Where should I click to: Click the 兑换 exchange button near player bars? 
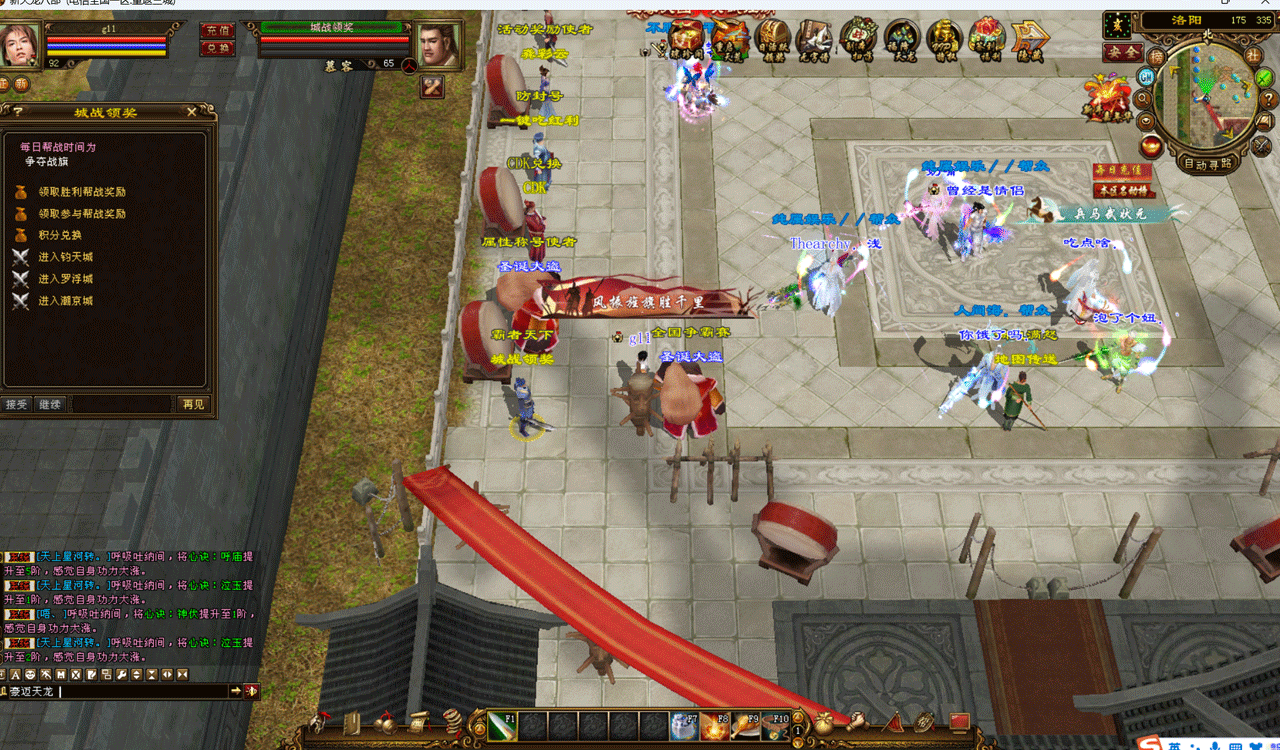(217, 48)
